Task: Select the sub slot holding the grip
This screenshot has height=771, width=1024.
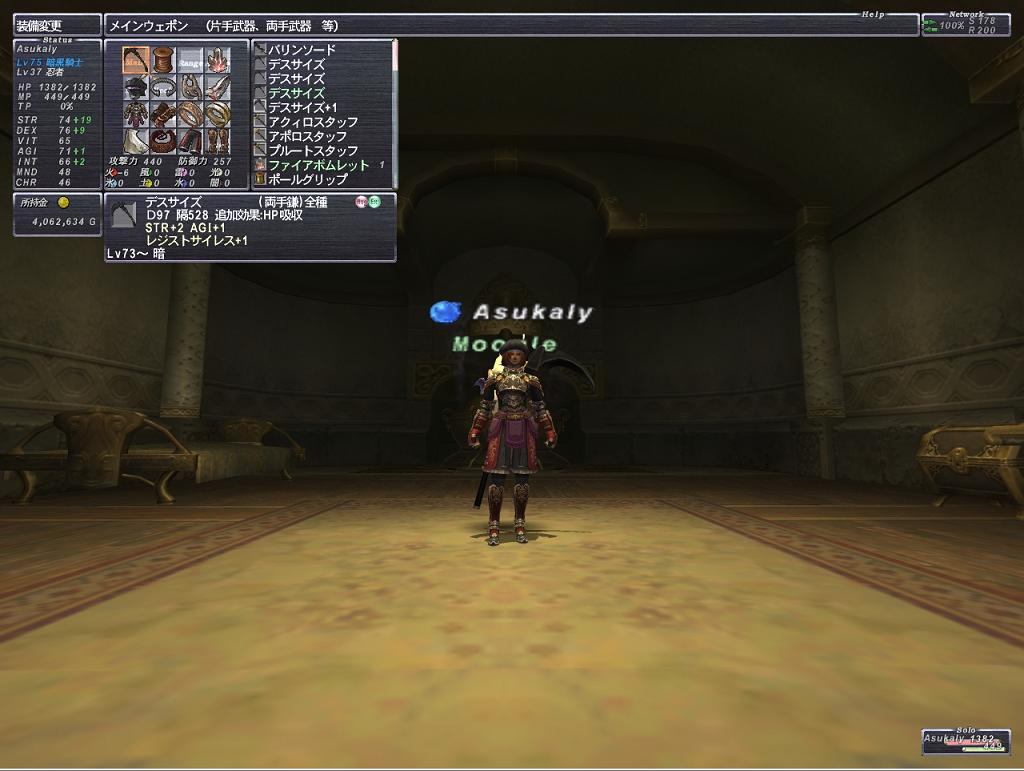Action: (x=163, y=60)
